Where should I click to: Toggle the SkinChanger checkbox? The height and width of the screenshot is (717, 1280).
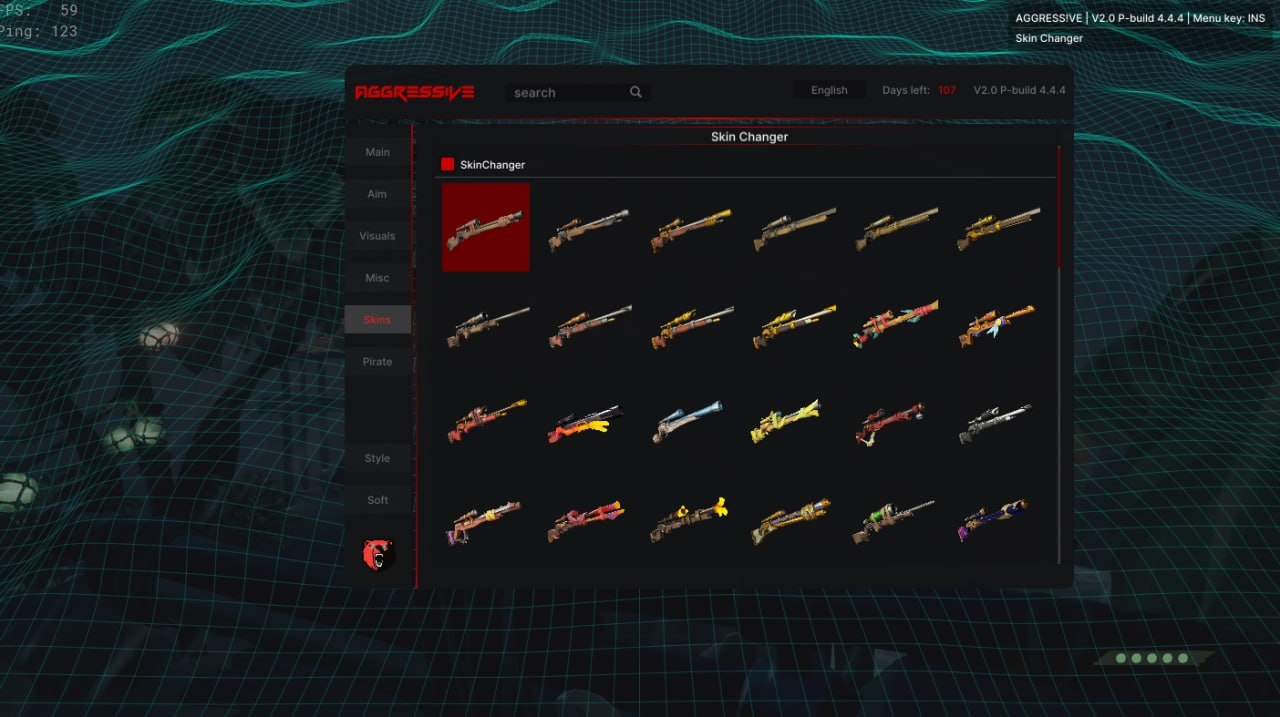pos(448,164)
